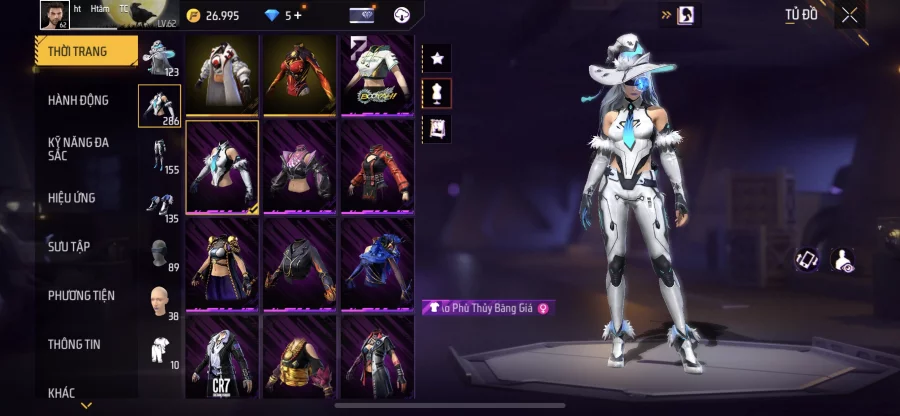Toggle the character hide view icon
900x416 pixels.
842,261
